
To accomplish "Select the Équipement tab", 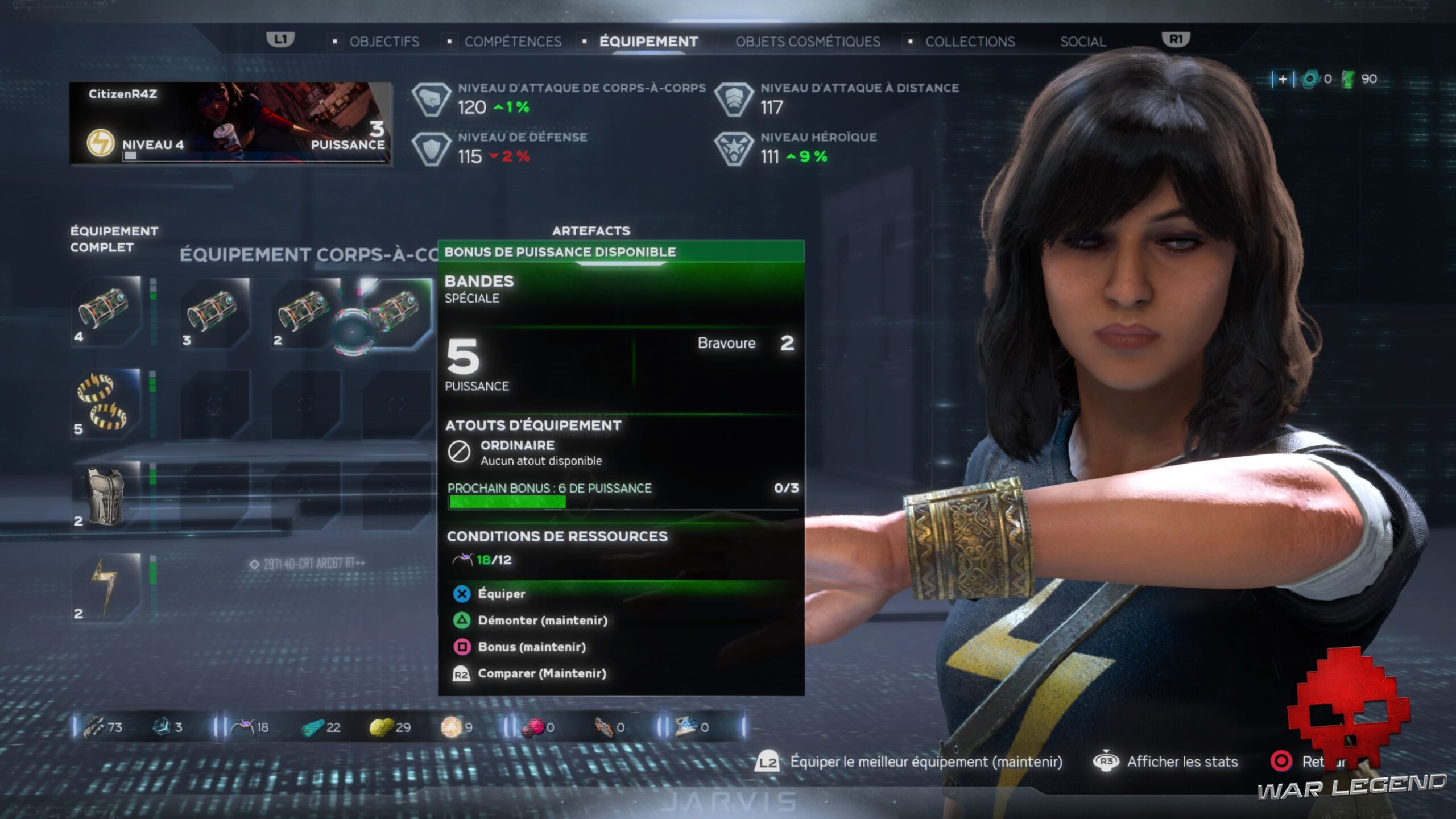I will click(x=648, y=42).
